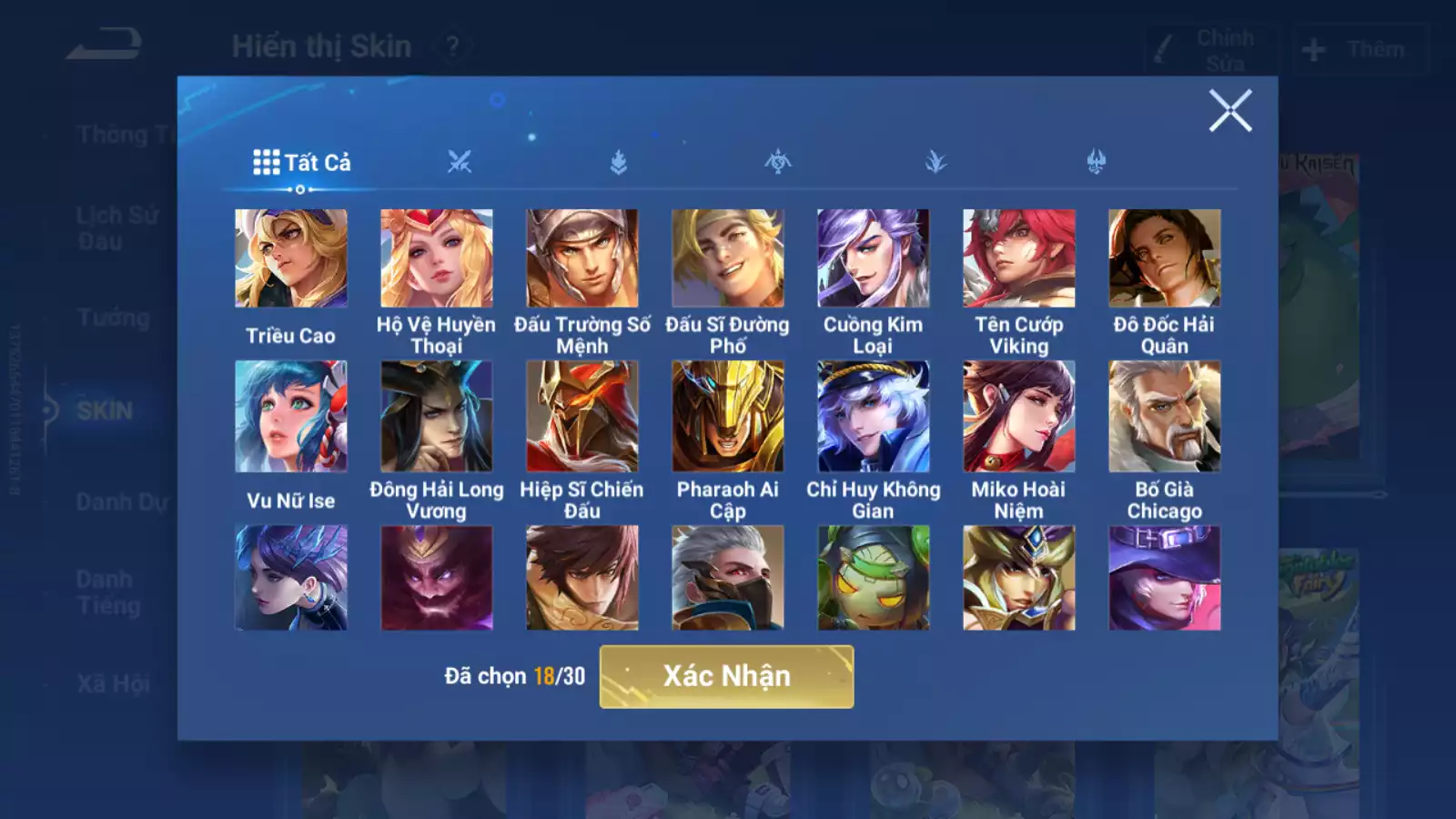Pick the Bố Già Chicago skin
This screenshot has width=1456, height=819.
click(x=1165, y=417)
